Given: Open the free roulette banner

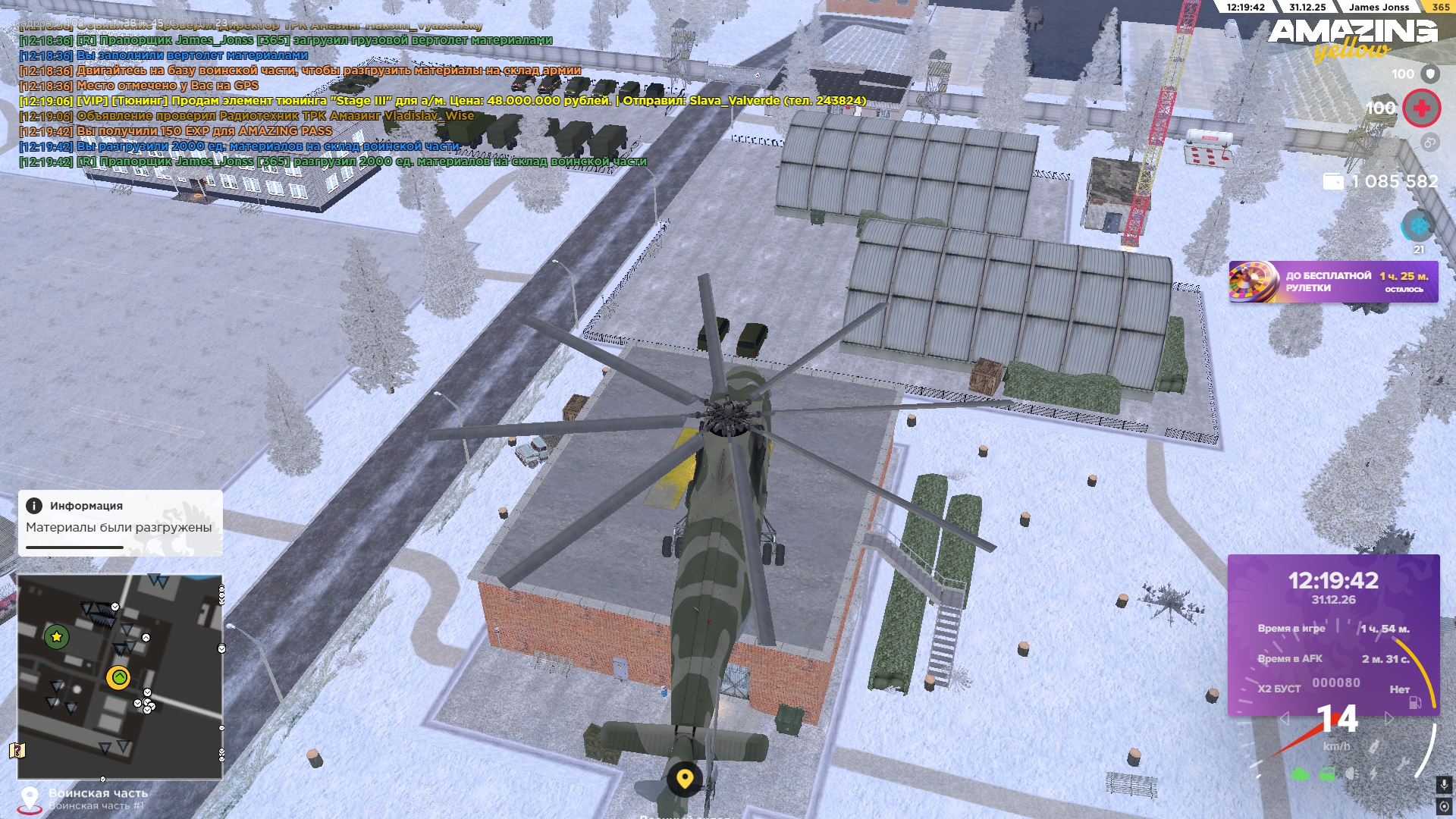Looking at the screenshot, I should pyautogui.click(x=1333, y=282).
